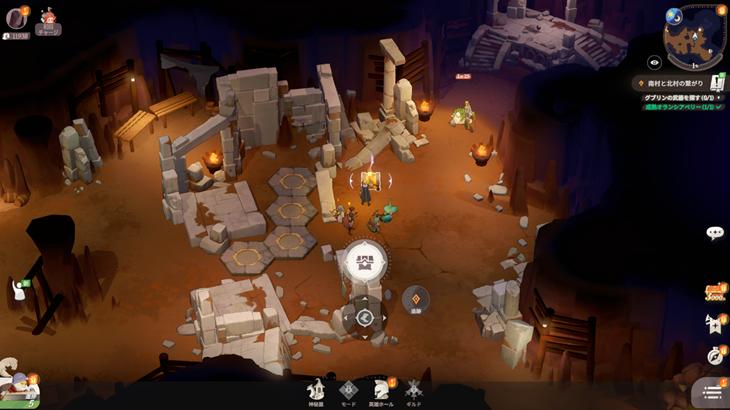Image resolution: width=730 pixels, height=410 pixels.
Task: Tap the central castle action button
Action: pyautogui.click(x=363, y=262)
